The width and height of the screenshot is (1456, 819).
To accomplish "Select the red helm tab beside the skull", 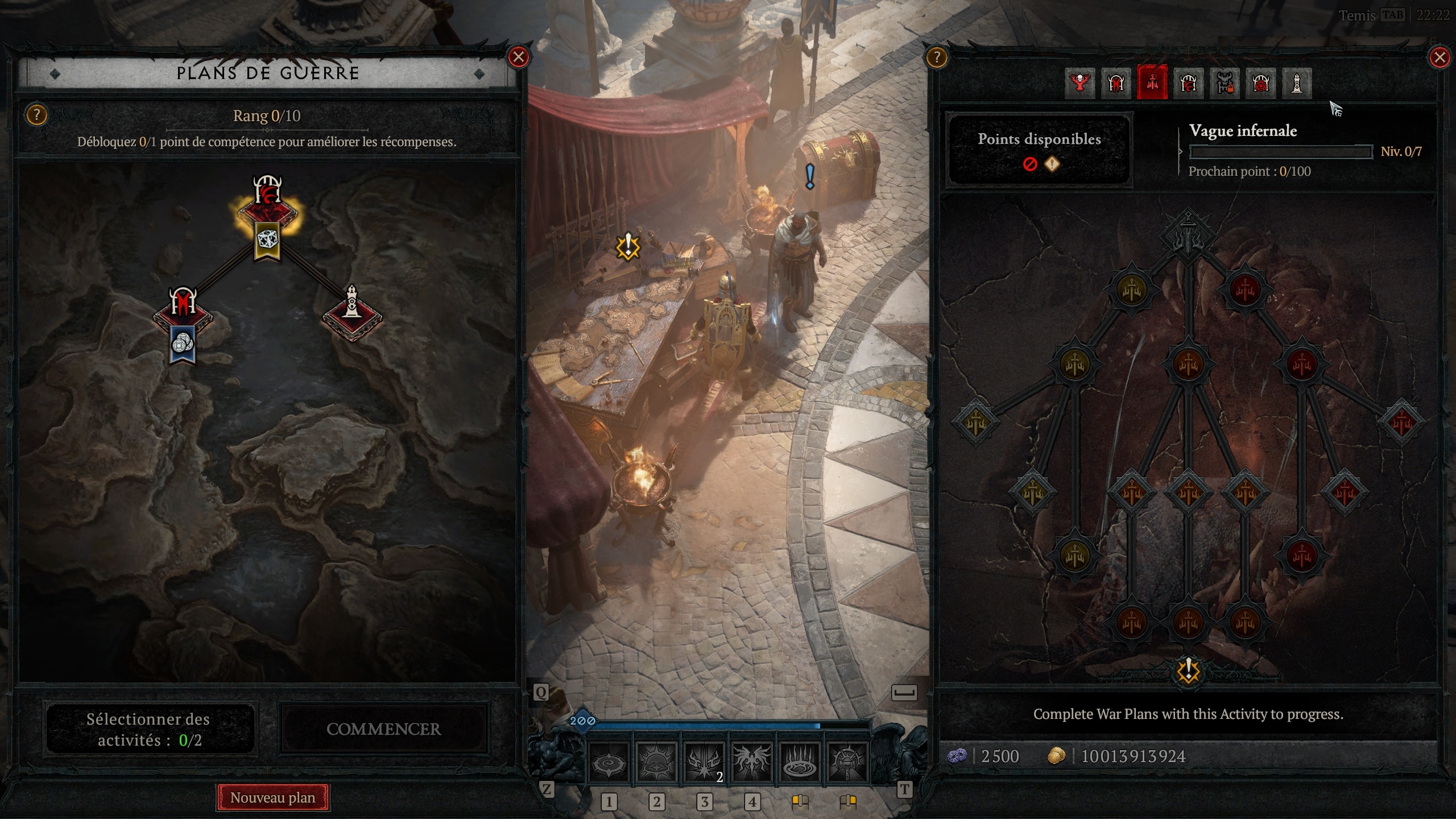I will coord(1116,84).
